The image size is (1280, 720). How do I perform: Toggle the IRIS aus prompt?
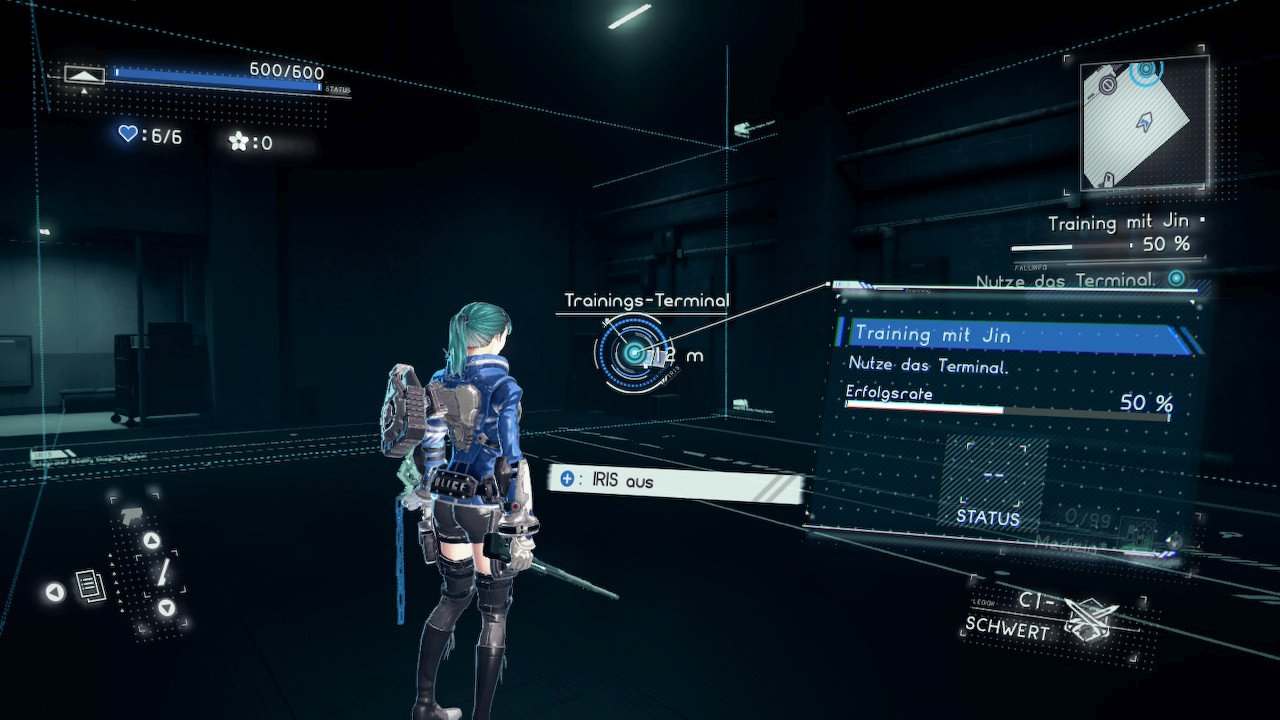(x=674, y=482)
